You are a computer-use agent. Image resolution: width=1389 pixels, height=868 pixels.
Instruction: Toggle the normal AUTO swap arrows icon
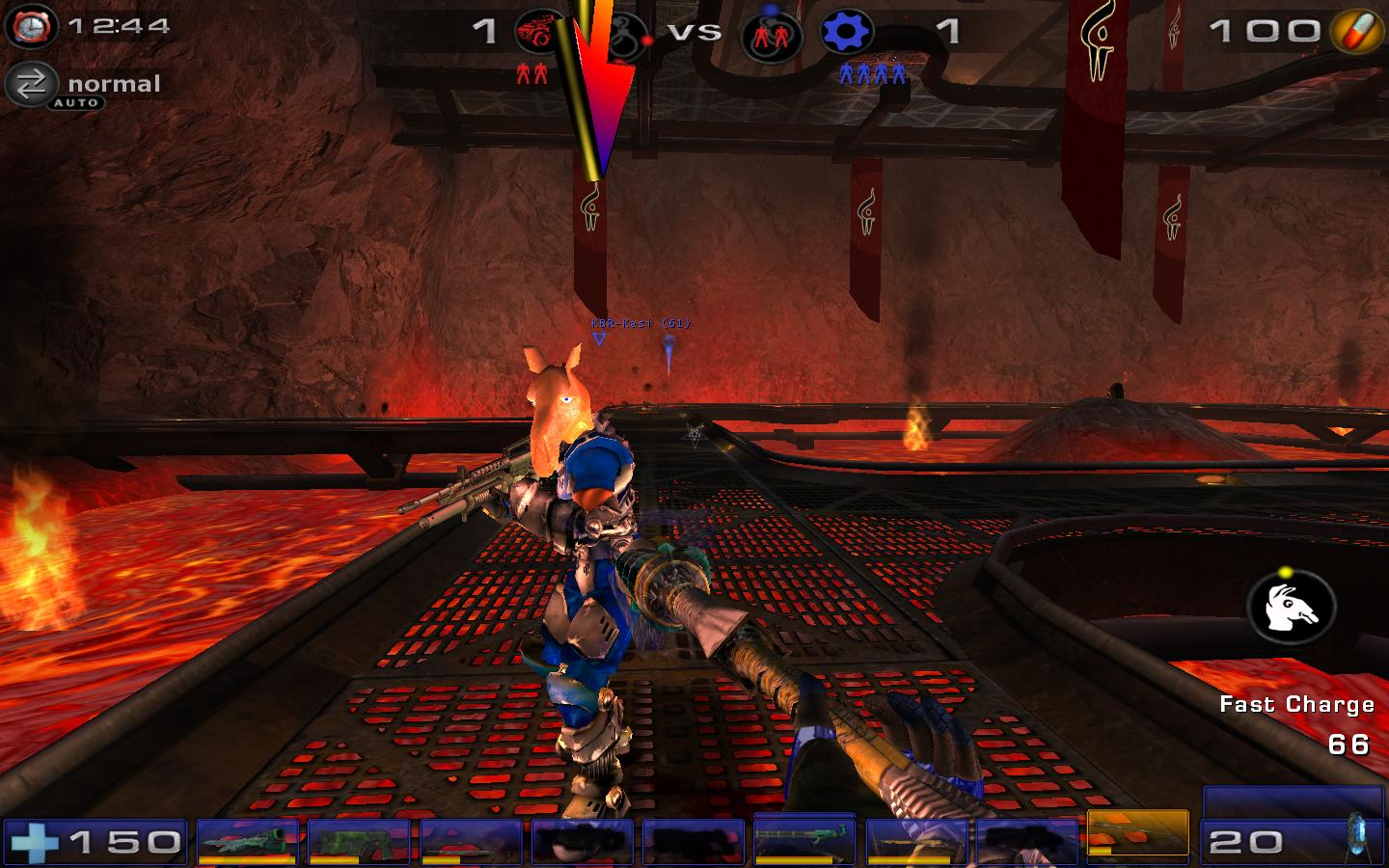tap(31, 84)
